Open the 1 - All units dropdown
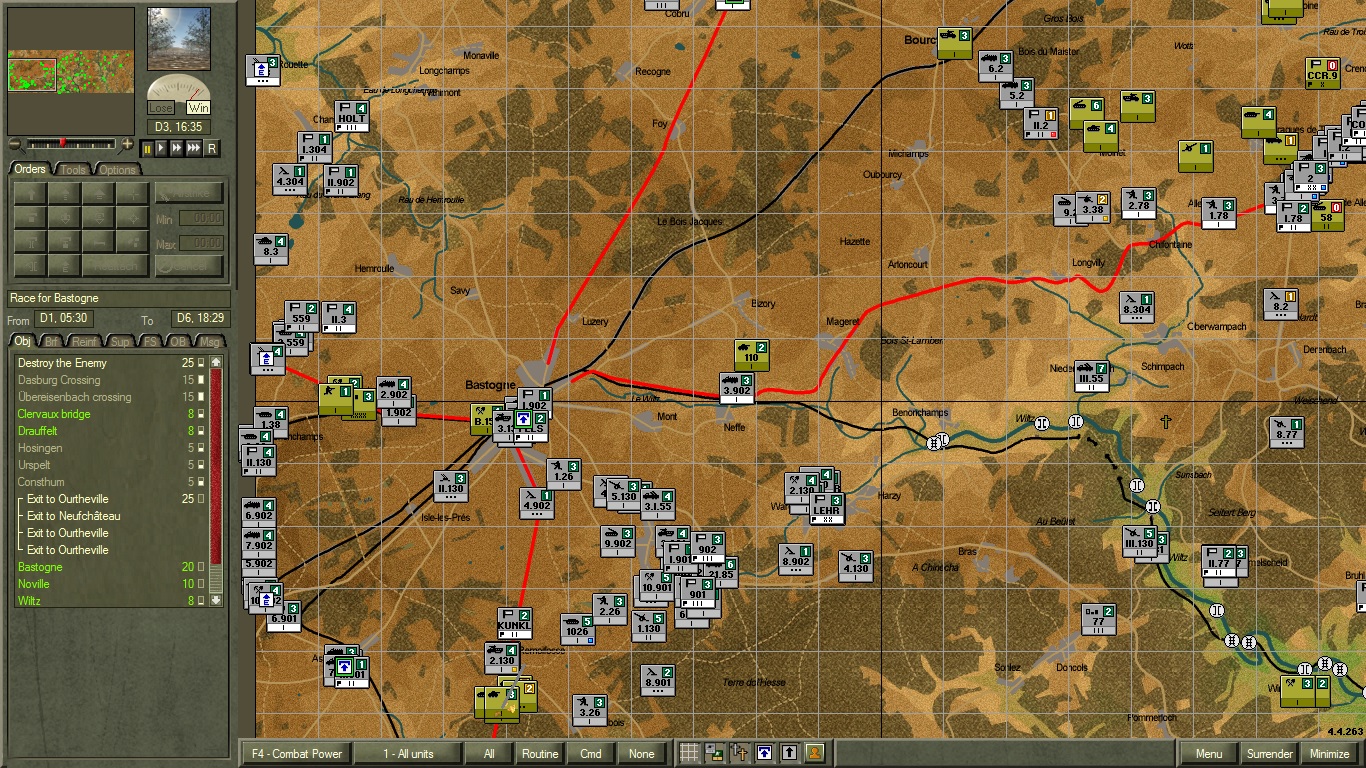The height and width of the screenshot is (768, 1366). [410, 754]
